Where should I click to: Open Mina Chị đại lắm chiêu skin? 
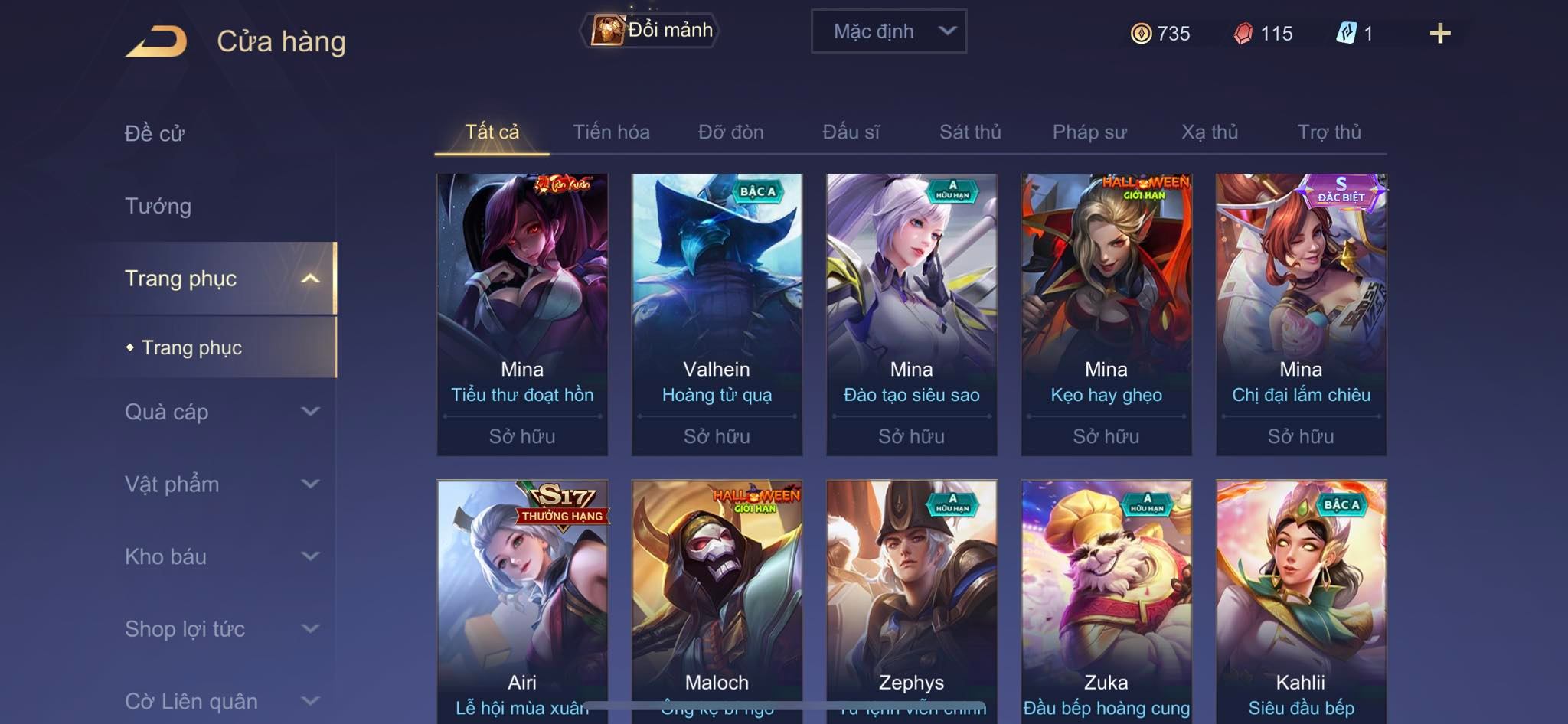tap(1301, 314)
